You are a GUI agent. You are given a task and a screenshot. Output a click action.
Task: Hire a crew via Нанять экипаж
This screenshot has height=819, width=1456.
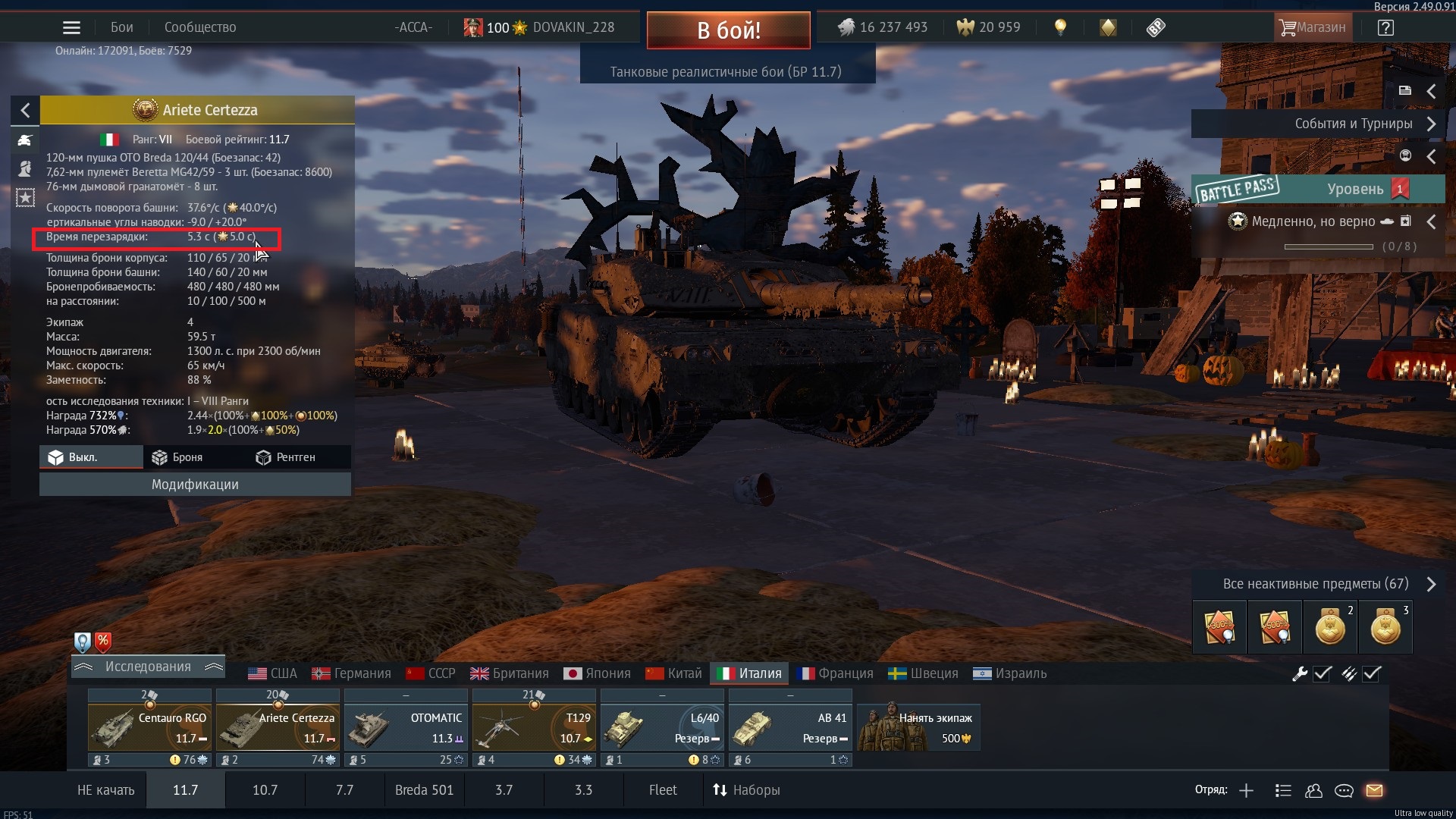[918, 727]
